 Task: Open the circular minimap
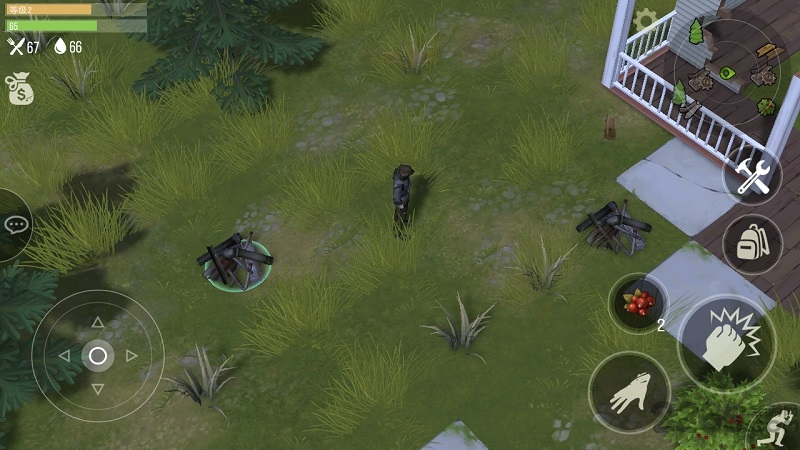point(727,71)
